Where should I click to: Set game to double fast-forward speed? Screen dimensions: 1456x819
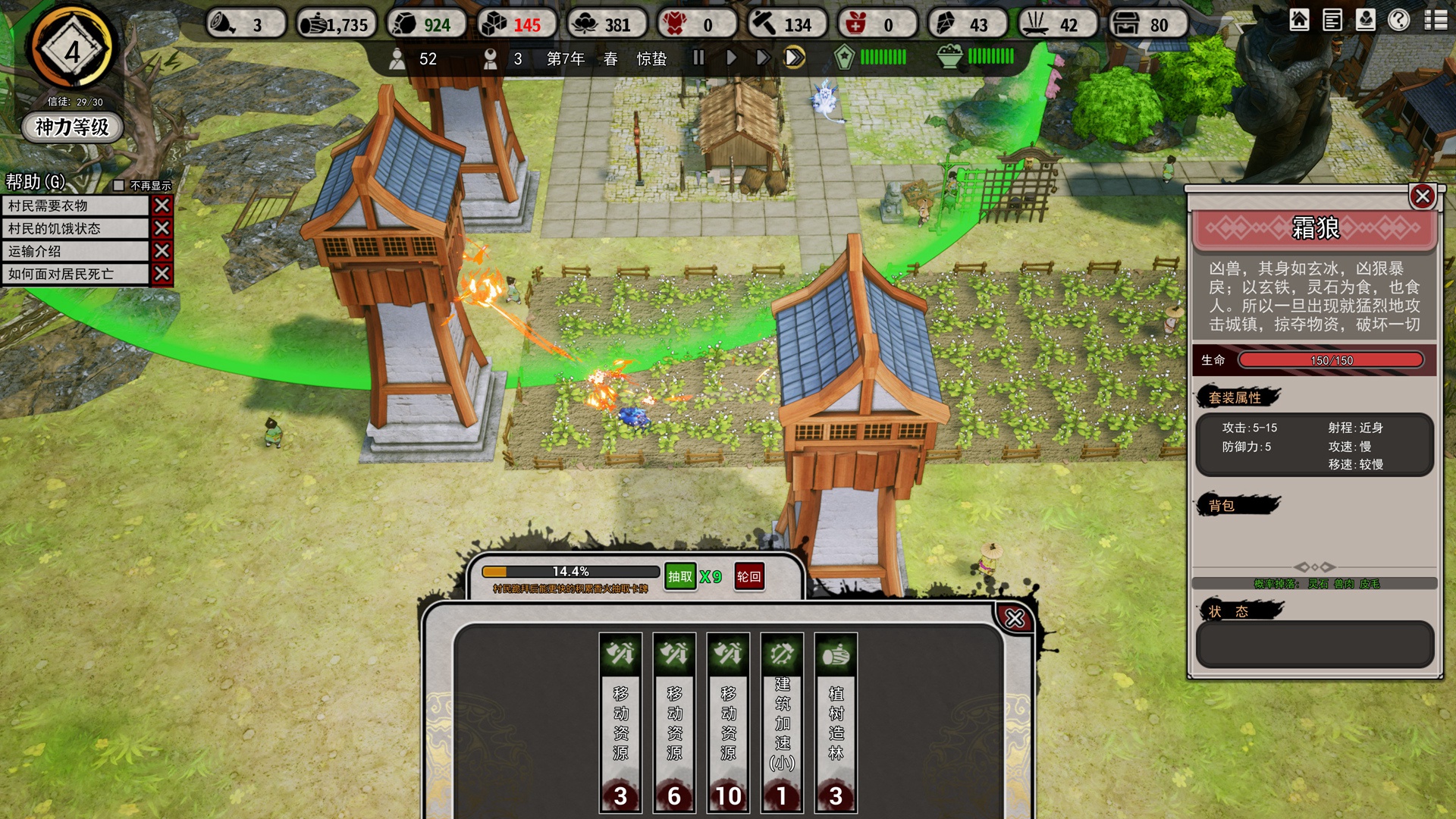point(762,58)
